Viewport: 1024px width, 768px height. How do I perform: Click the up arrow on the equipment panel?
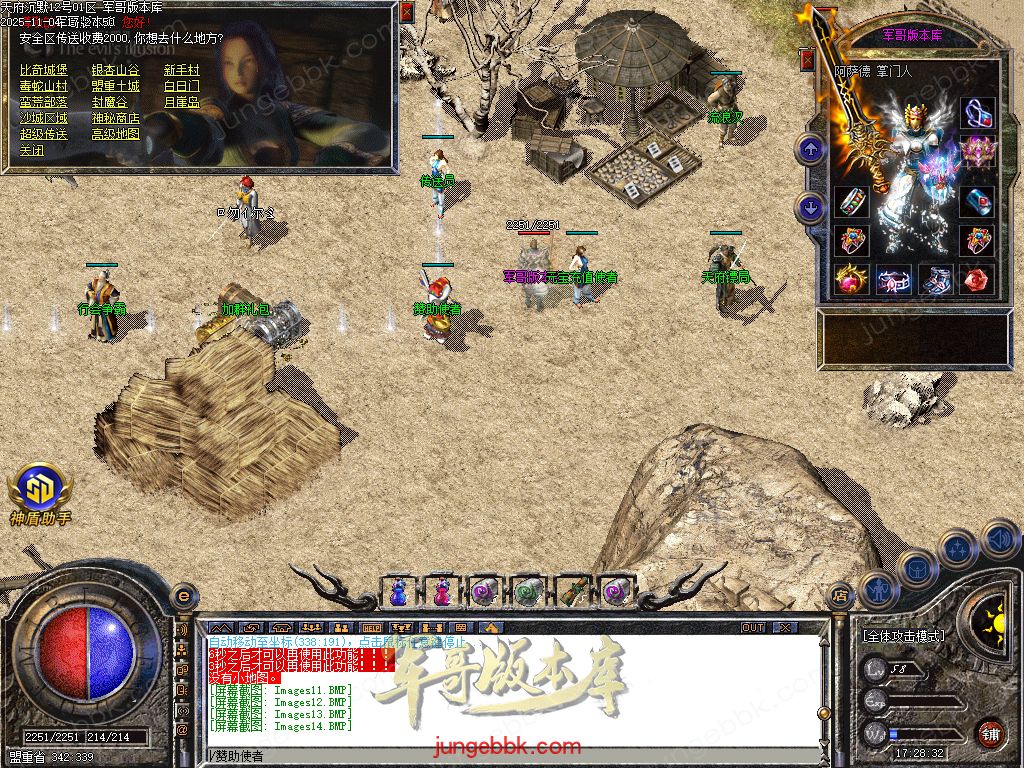810,150
